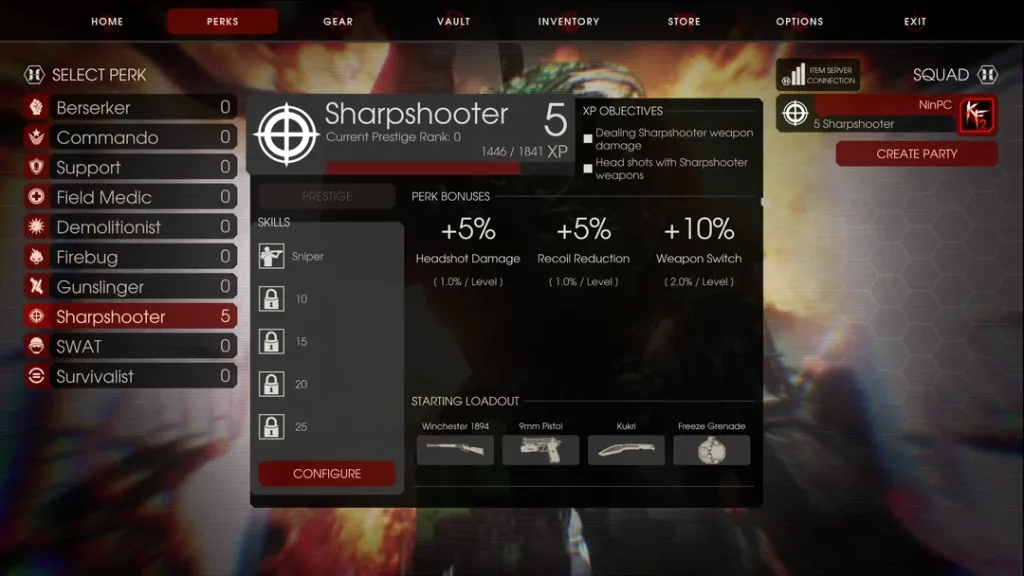Screen dimensions: 1024x576
Task: Choose the SWAT perk
Action: point(131,347)
